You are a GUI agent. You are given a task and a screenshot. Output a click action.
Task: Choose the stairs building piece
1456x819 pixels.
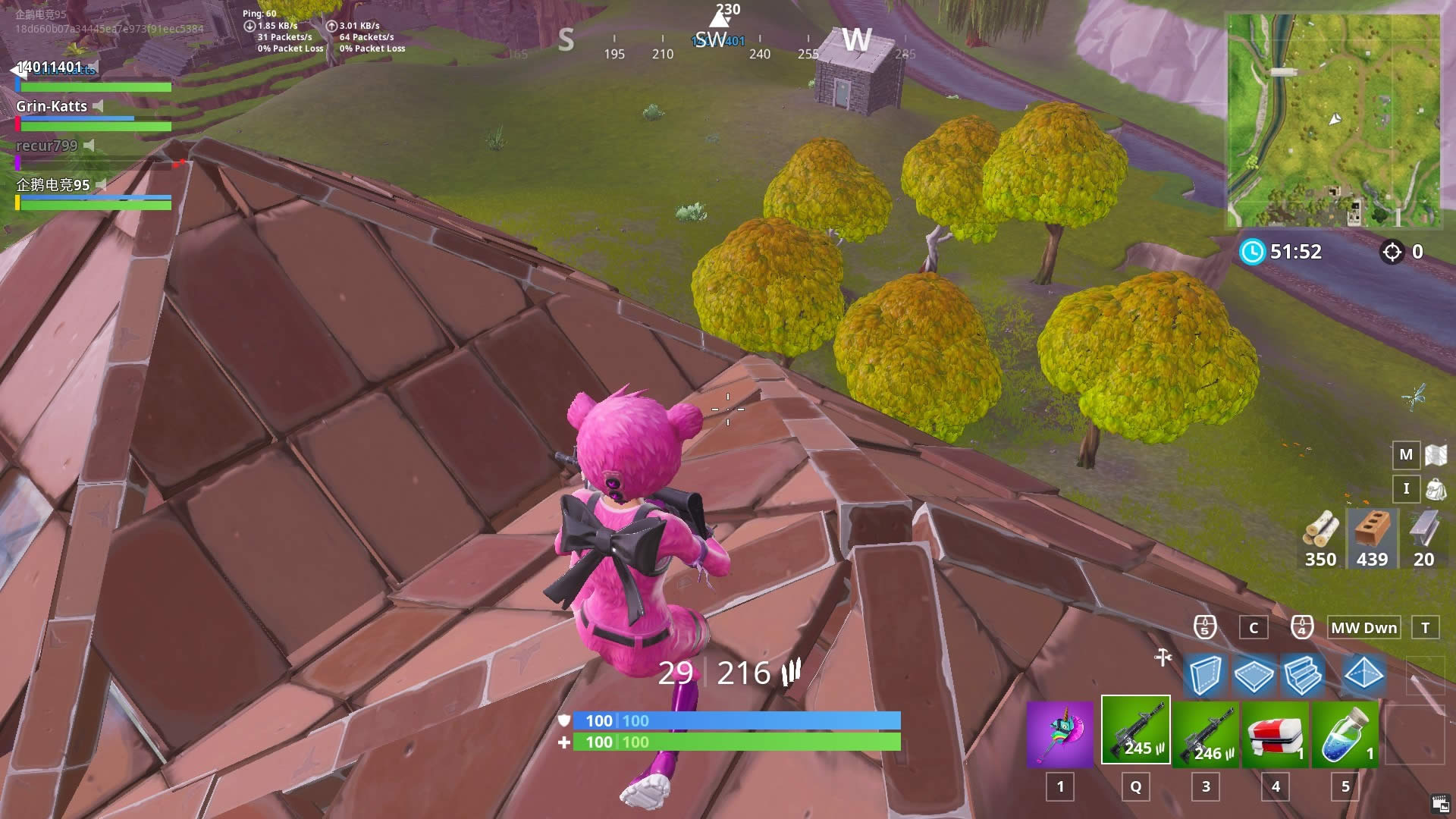pyautogui.click(x=1304, y=674)
